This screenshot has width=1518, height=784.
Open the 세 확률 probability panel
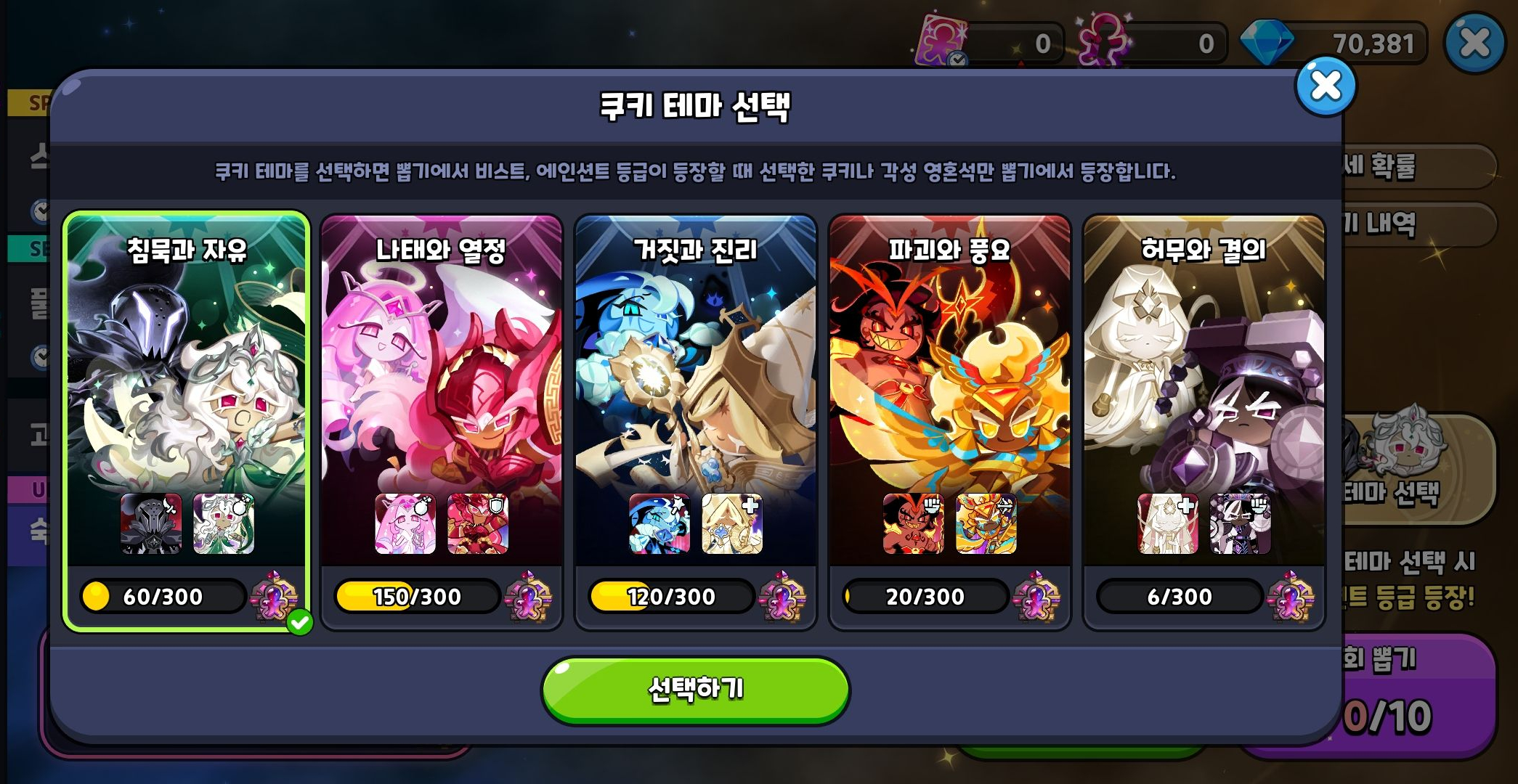[x=1412, y=165]
